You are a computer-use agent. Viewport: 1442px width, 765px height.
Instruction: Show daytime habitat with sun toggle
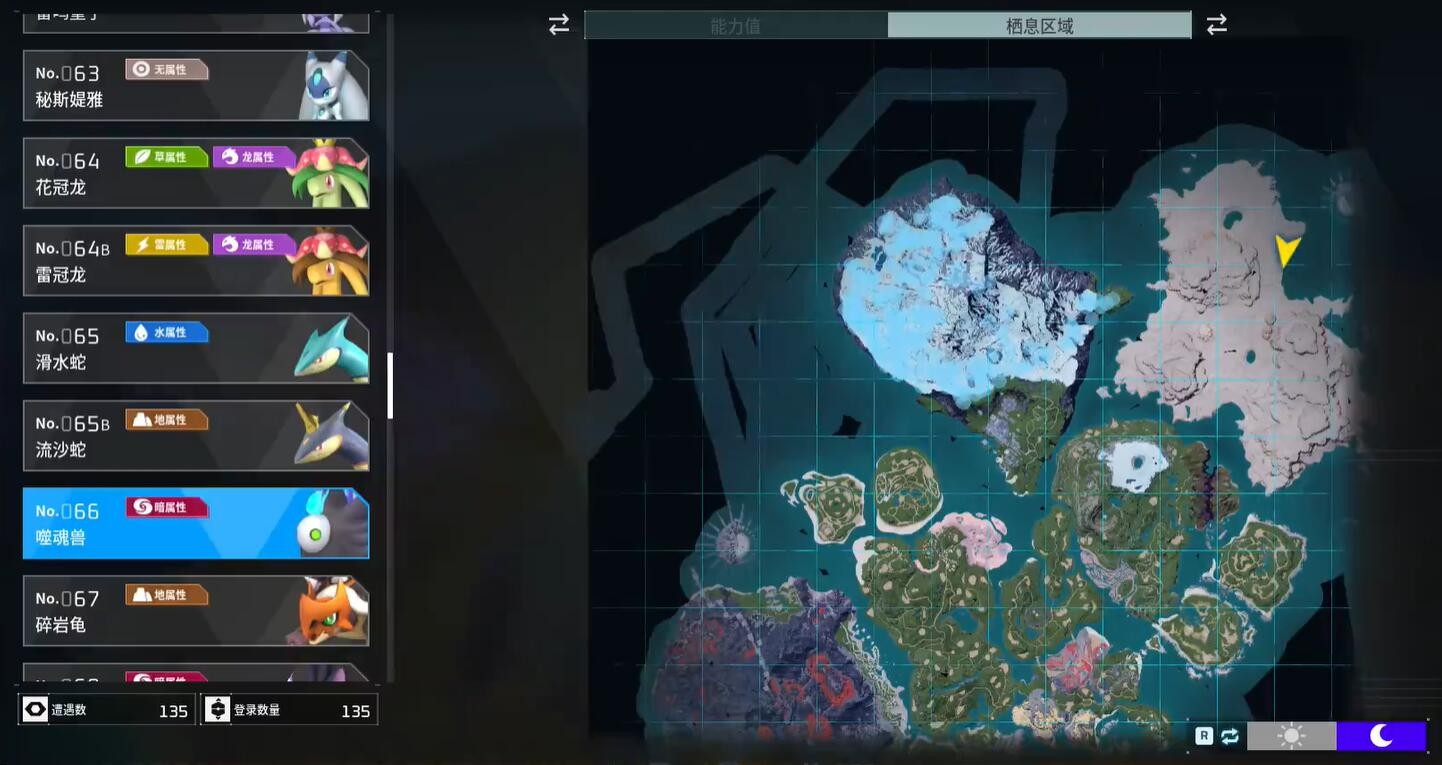pos(1291,736)
